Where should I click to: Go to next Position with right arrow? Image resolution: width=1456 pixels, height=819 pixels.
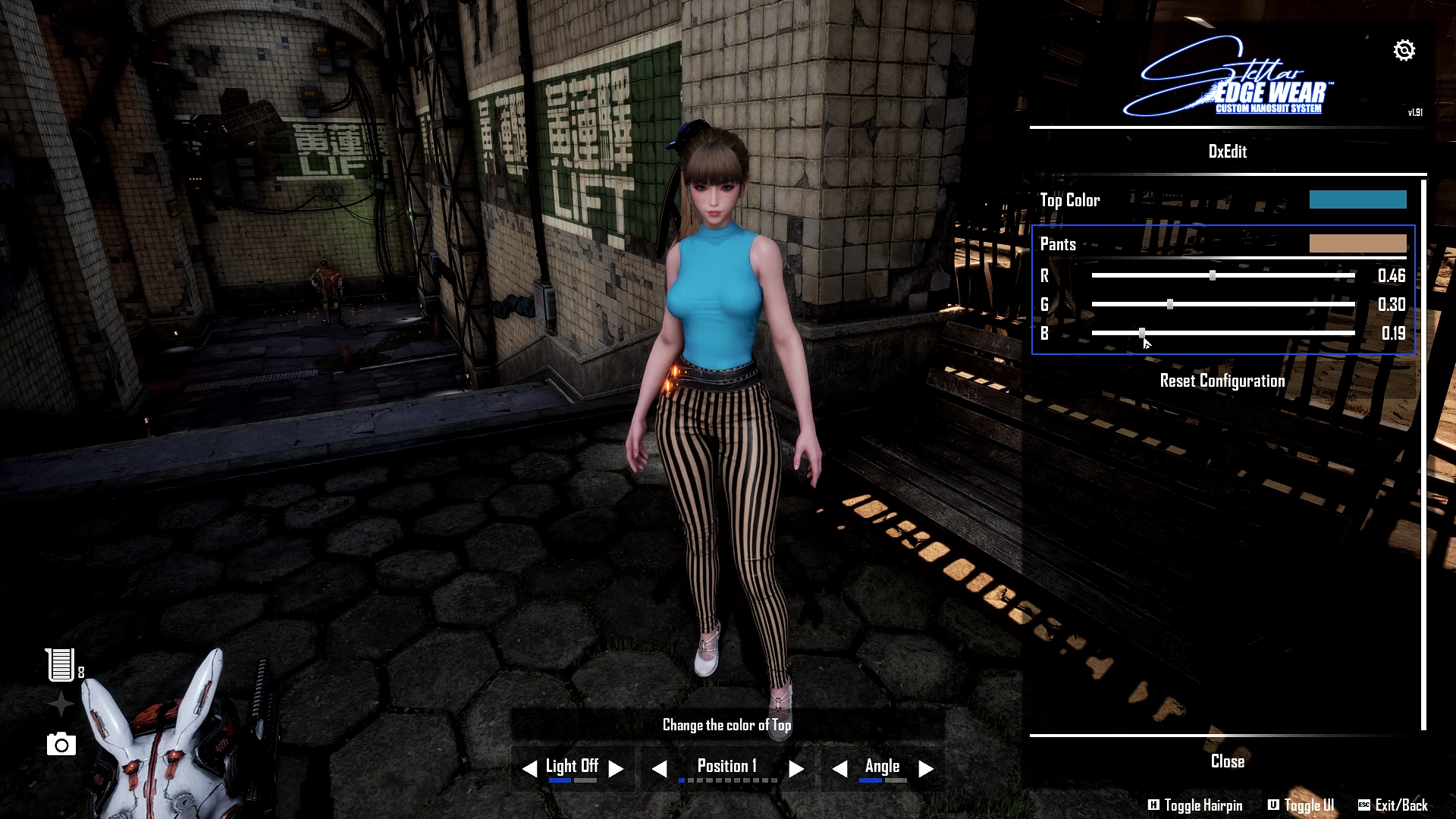(x=795, y=769)
